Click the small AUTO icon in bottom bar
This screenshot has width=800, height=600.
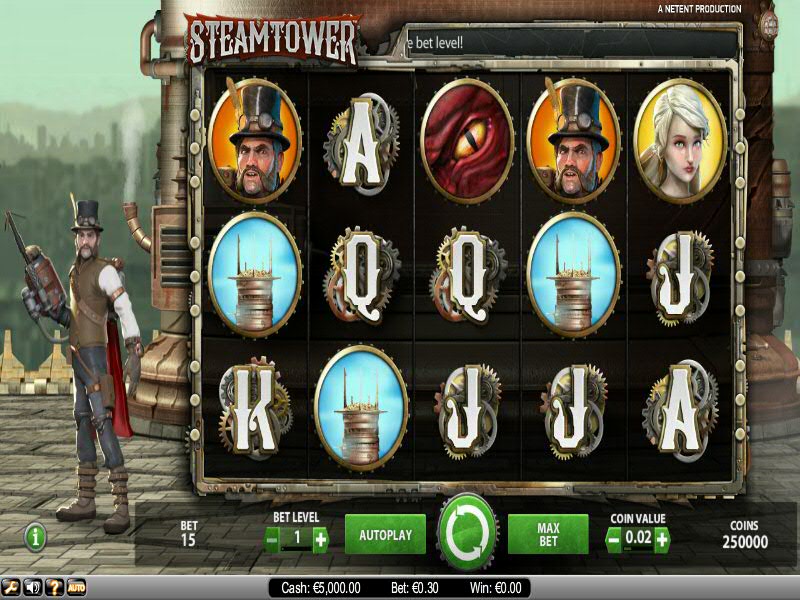coord(76,587)
